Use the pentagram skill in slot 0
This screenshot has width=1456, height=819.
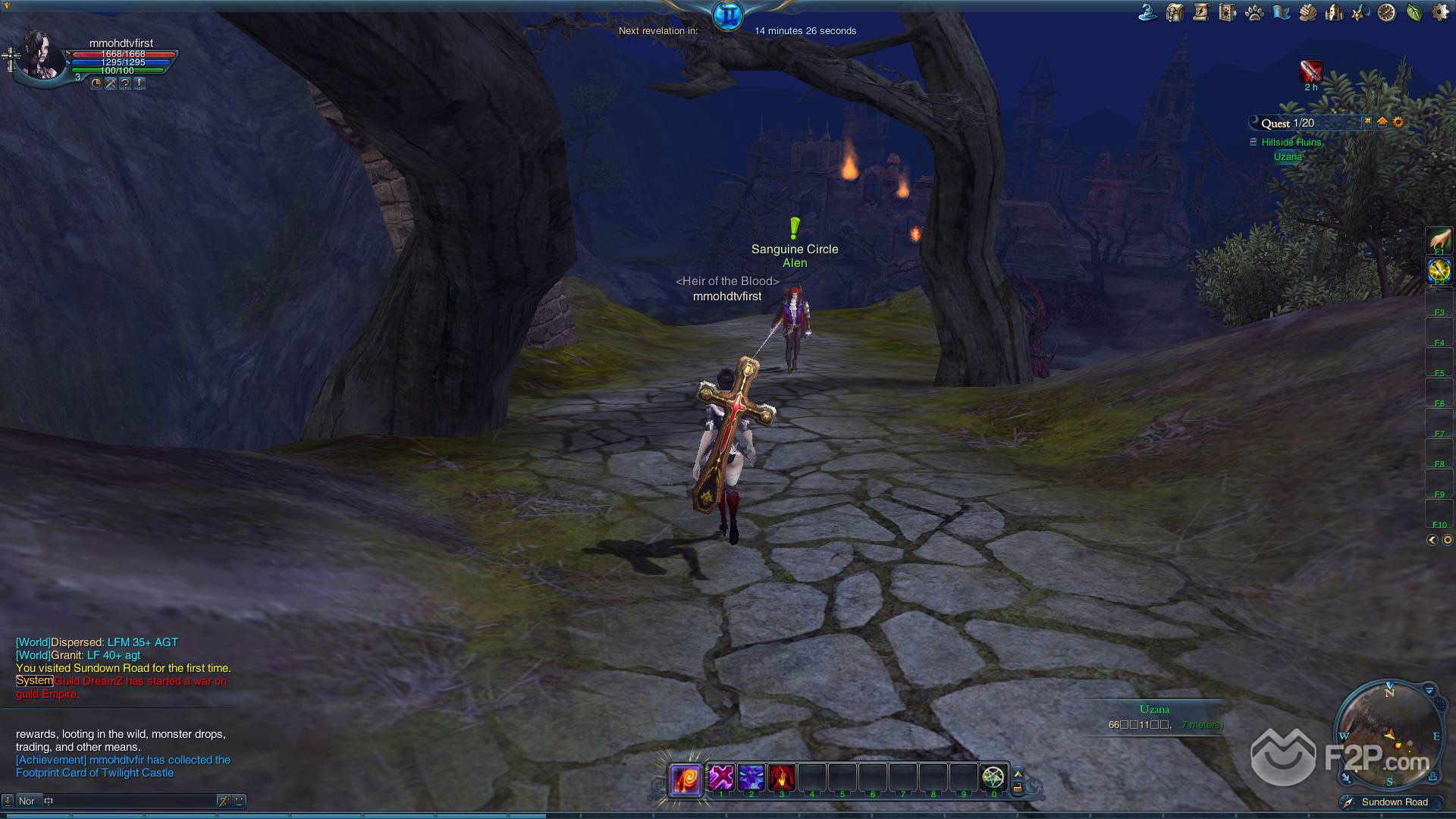(993, 777)
